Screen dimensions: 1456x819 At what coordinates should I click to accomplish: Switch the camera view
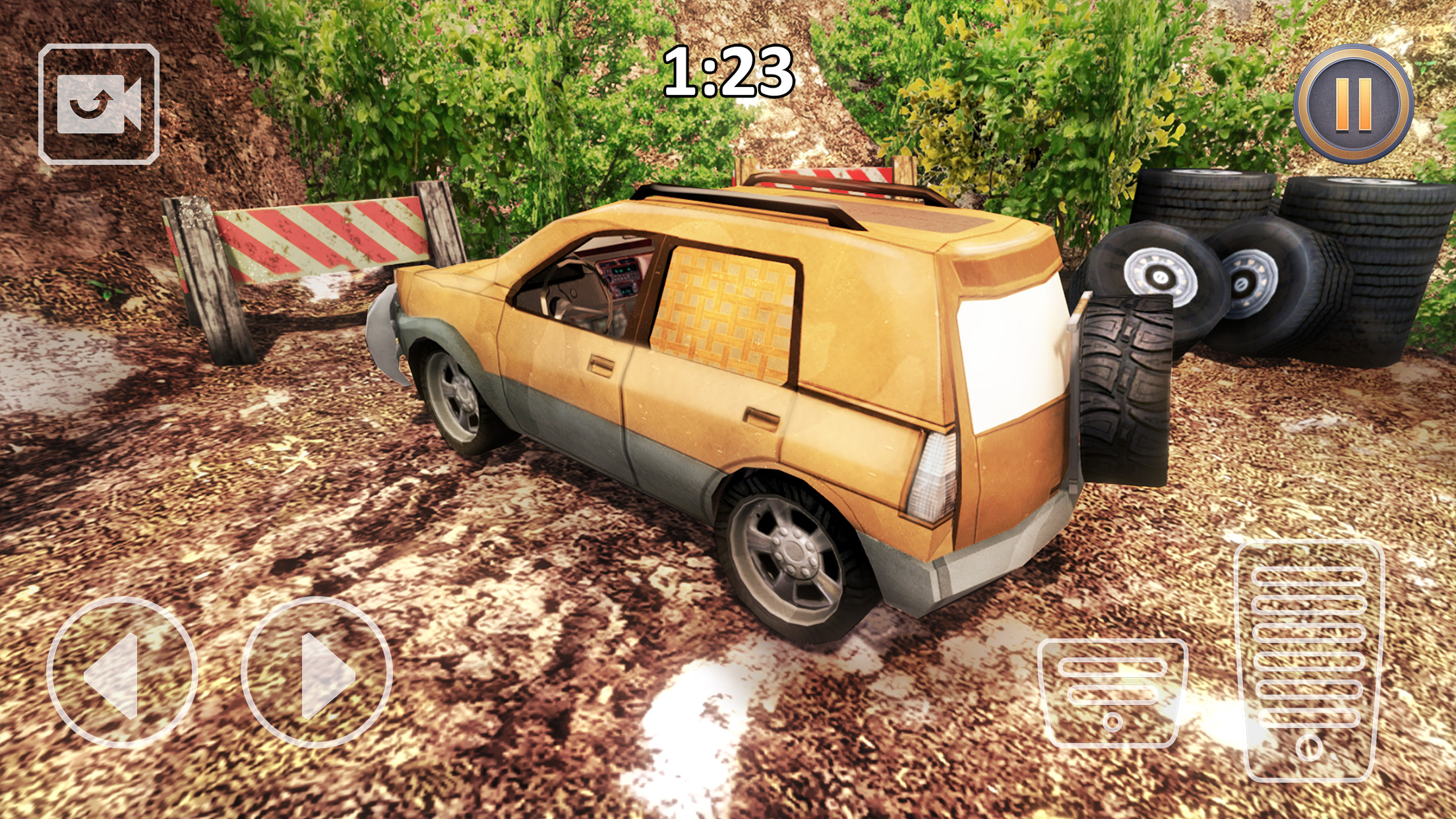(99, 104)
